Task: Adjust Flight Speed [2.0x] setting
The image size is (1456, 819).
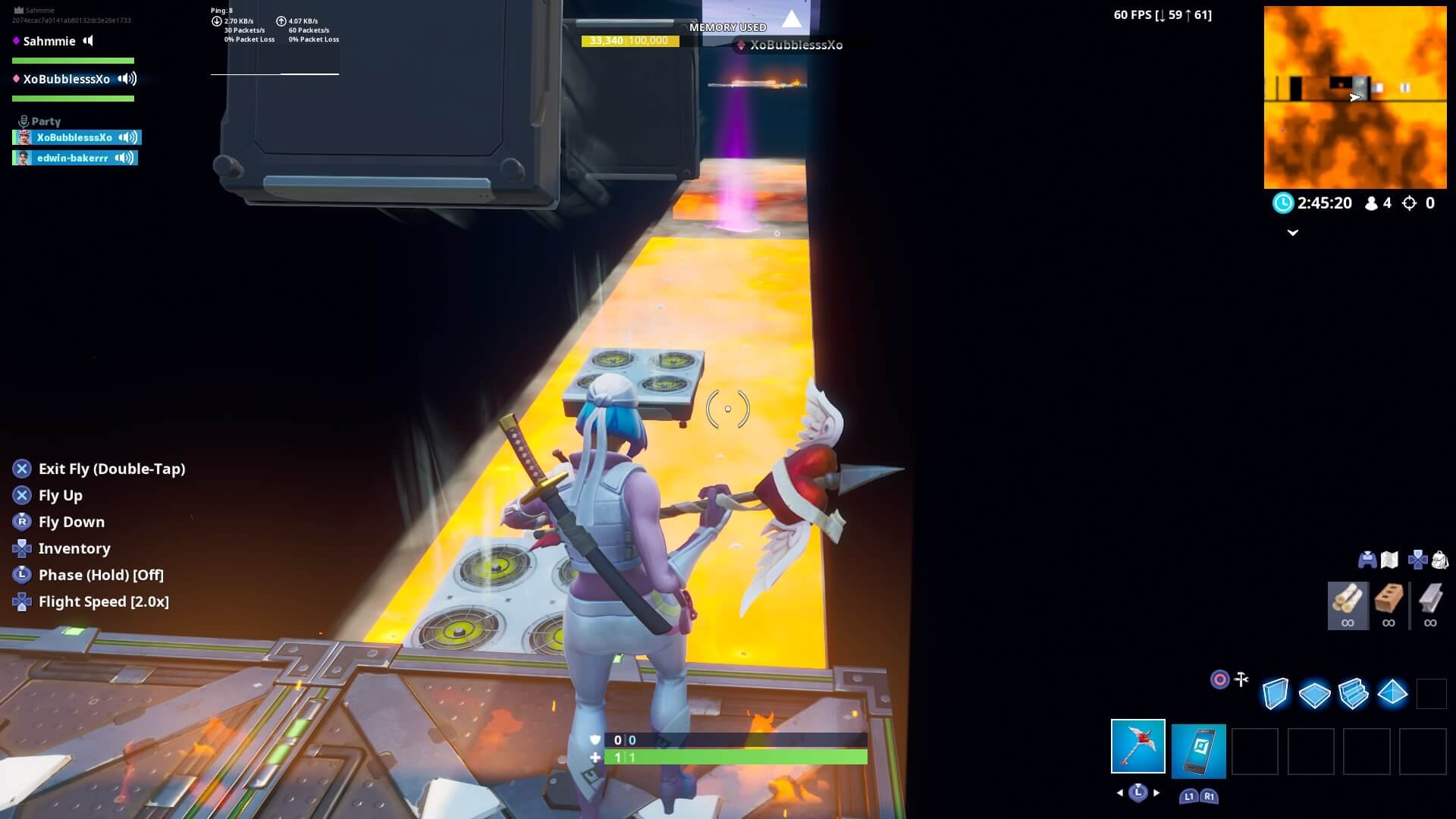Action: point(104,601)
